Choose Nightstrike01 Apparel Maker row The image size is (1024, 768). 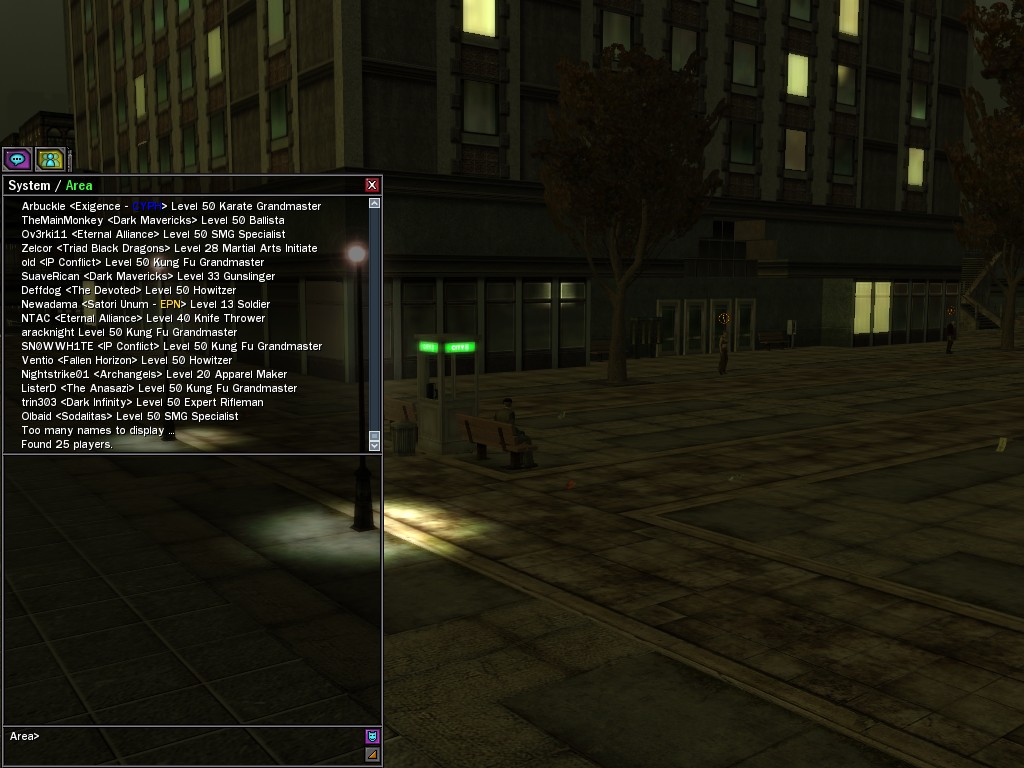pos(154,374)
